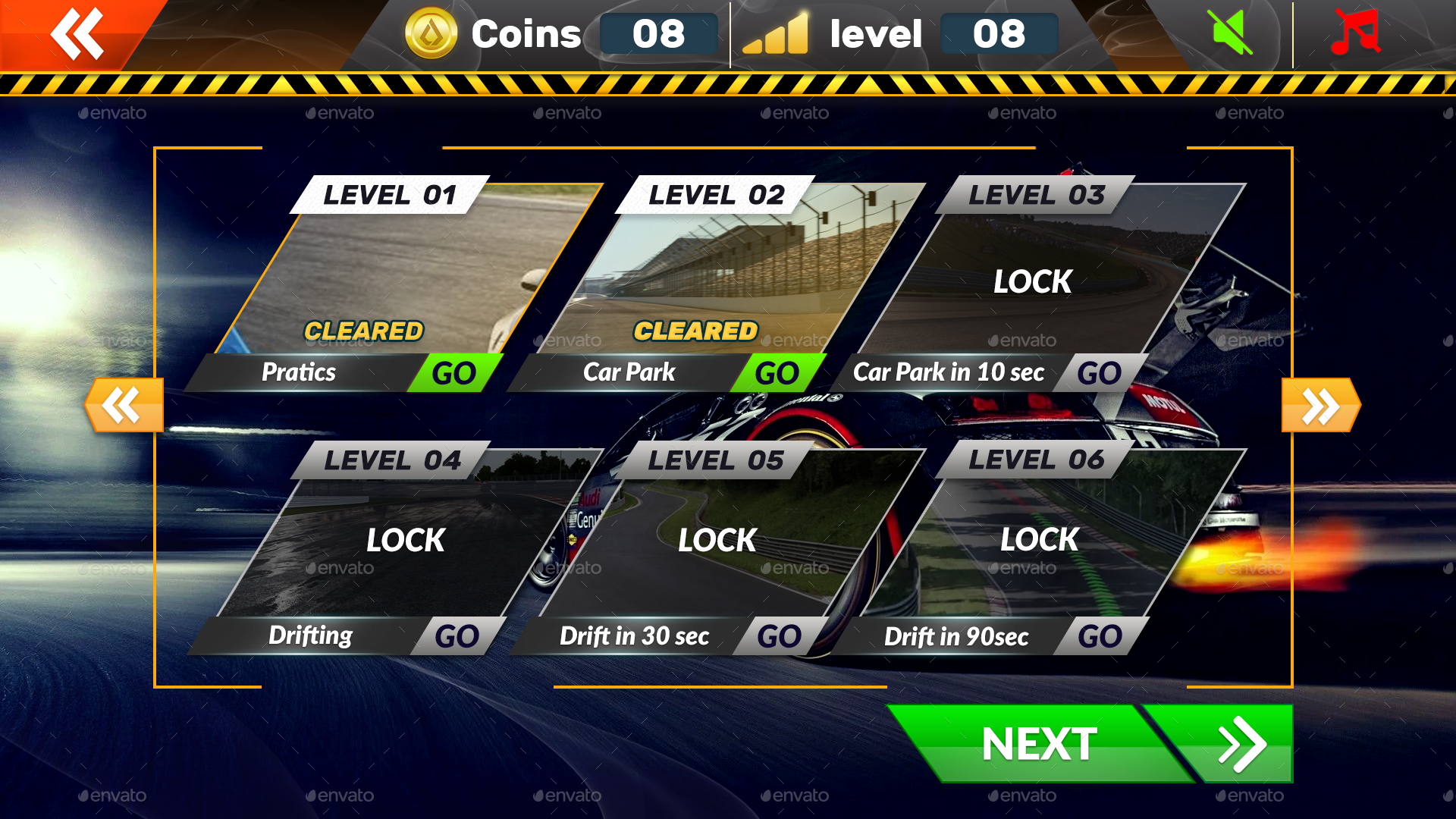Image resolution: width=1456 pixels, height=819 pixels.
Task: Click the gold coin icon next to Coins
Action: pos(429,33)
